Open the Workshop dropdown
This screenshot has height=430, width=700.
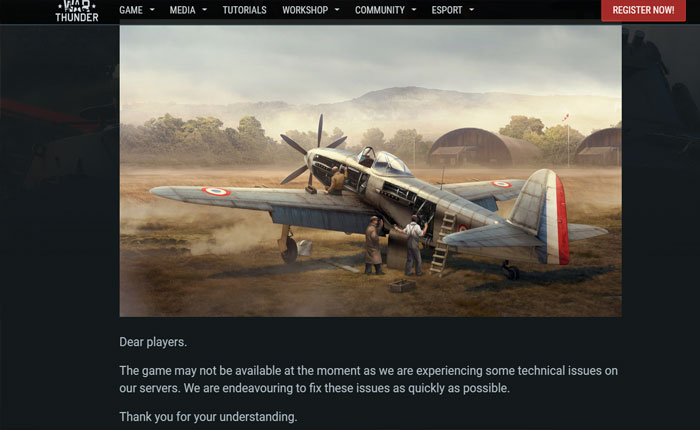[x=310, y=10]
